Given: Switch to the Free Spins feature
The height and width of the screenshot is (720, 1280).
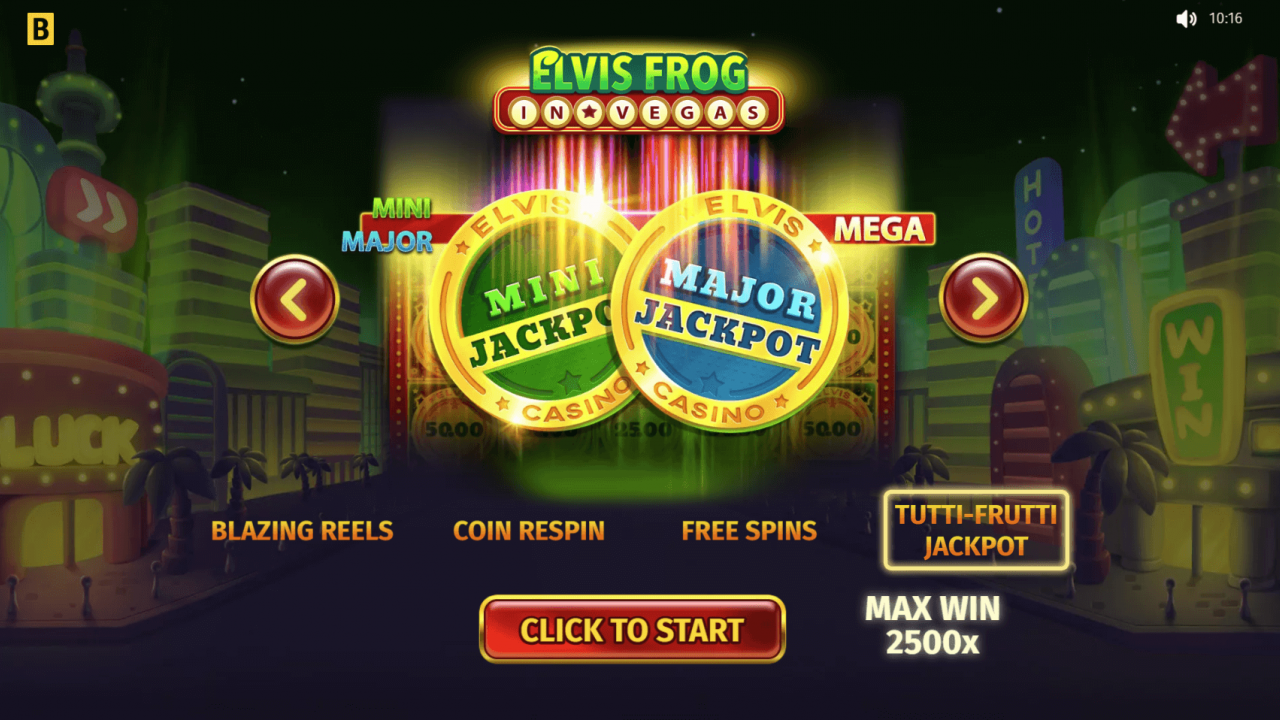Looking at the screenshot, I should pyautogui.click(x=749, y=530).
